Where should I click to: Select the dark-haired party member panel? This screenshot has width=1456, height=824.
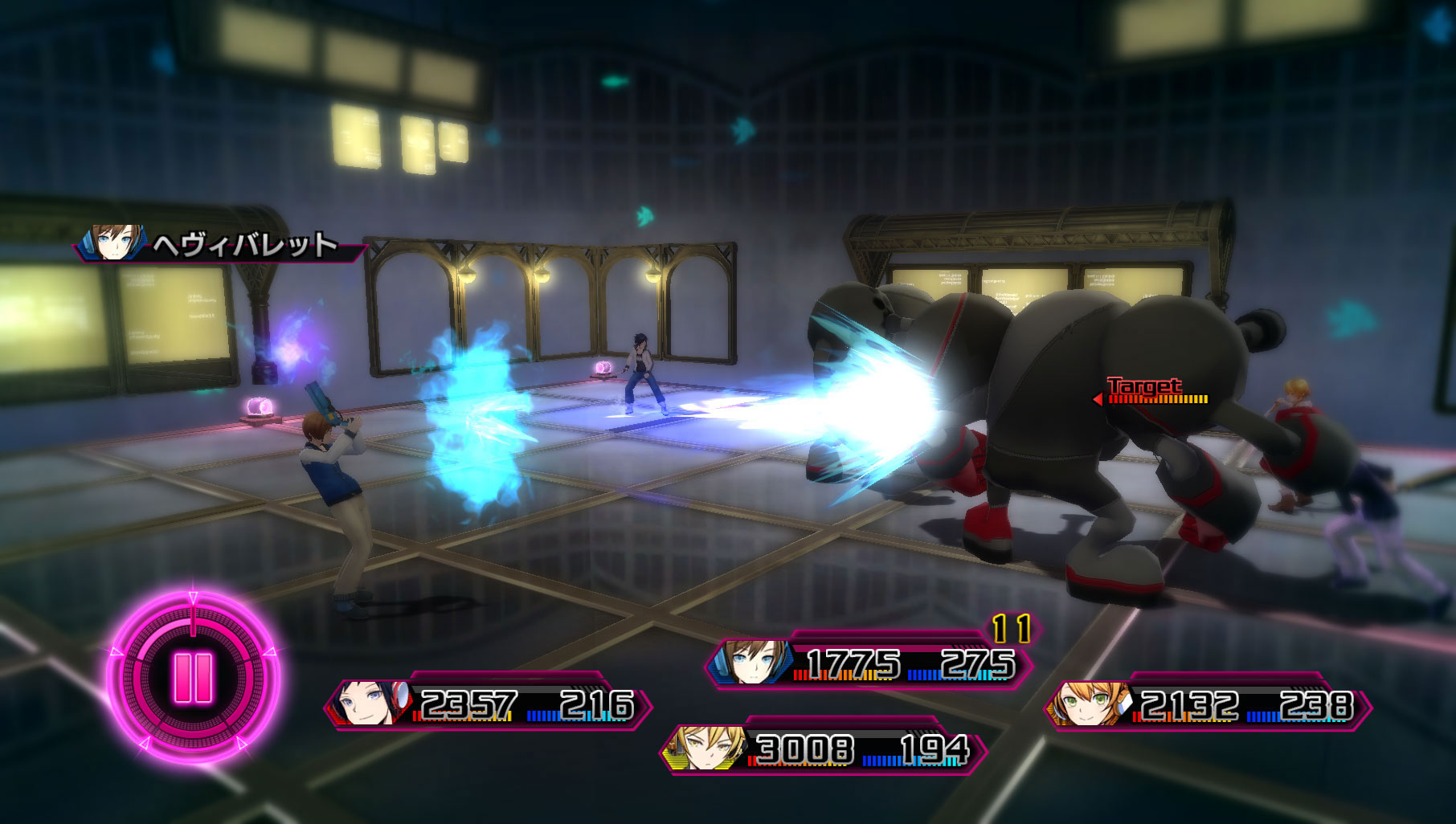(x=487, y=705)
